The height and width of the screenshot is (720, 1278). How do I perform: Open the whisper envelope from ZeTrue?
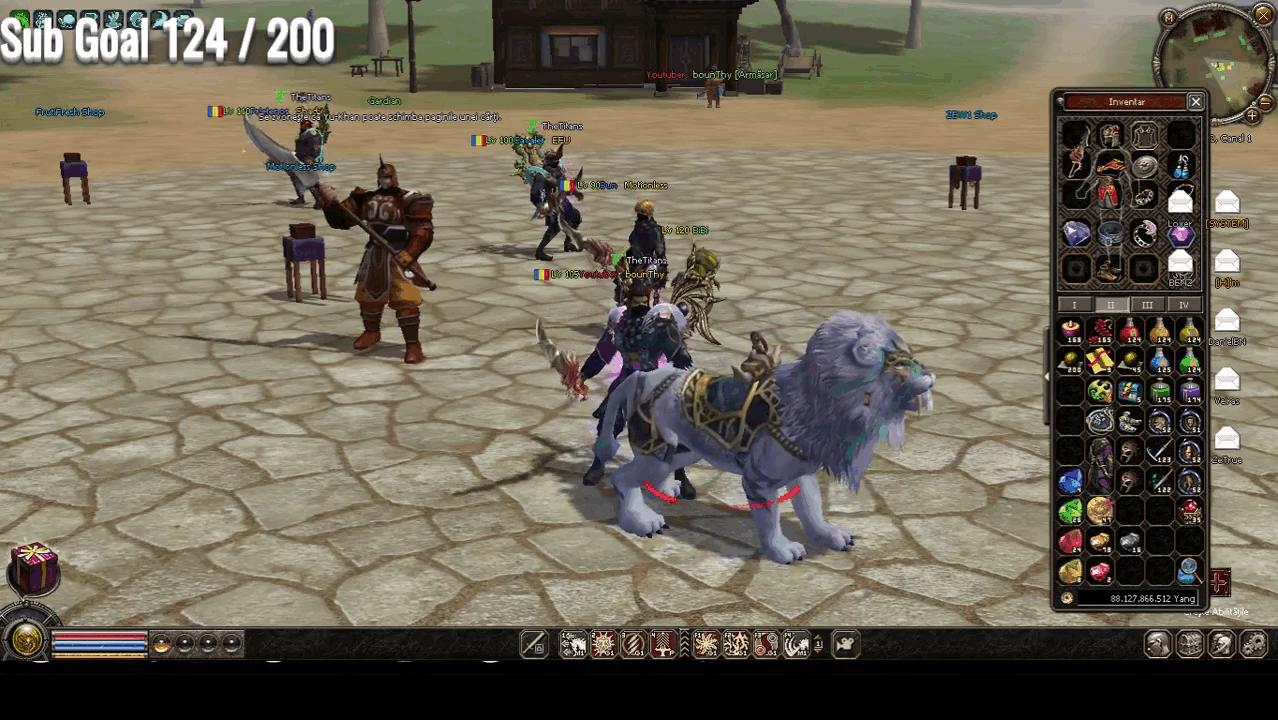point(1227,439)
